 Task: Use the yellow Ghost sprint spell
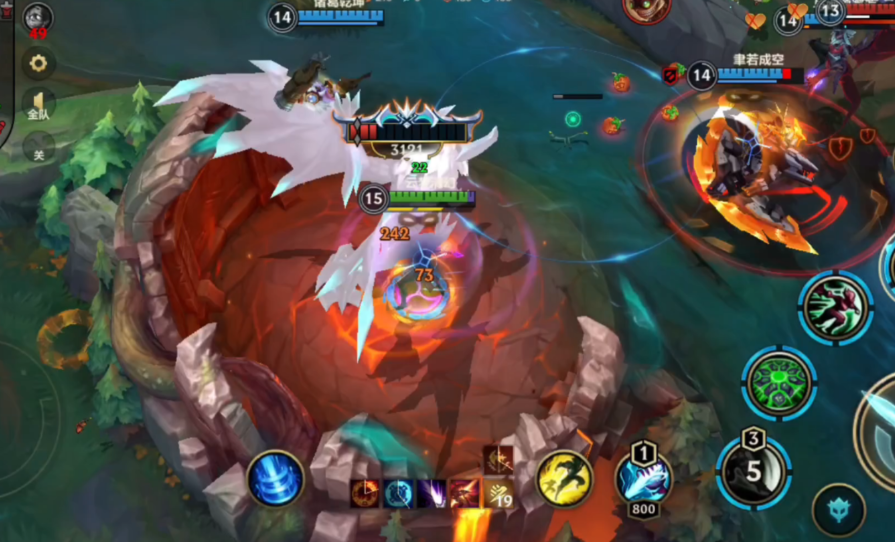(564, 477)
